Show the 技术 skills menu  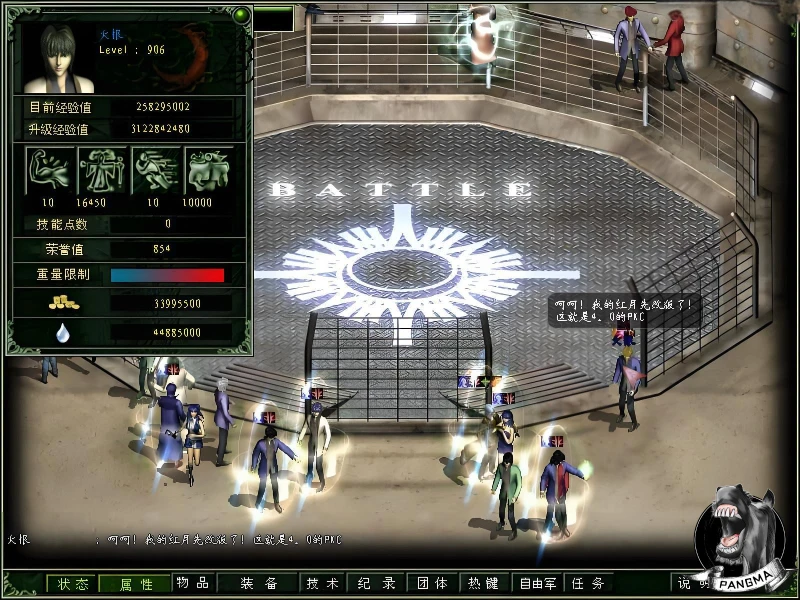[323, 584]
